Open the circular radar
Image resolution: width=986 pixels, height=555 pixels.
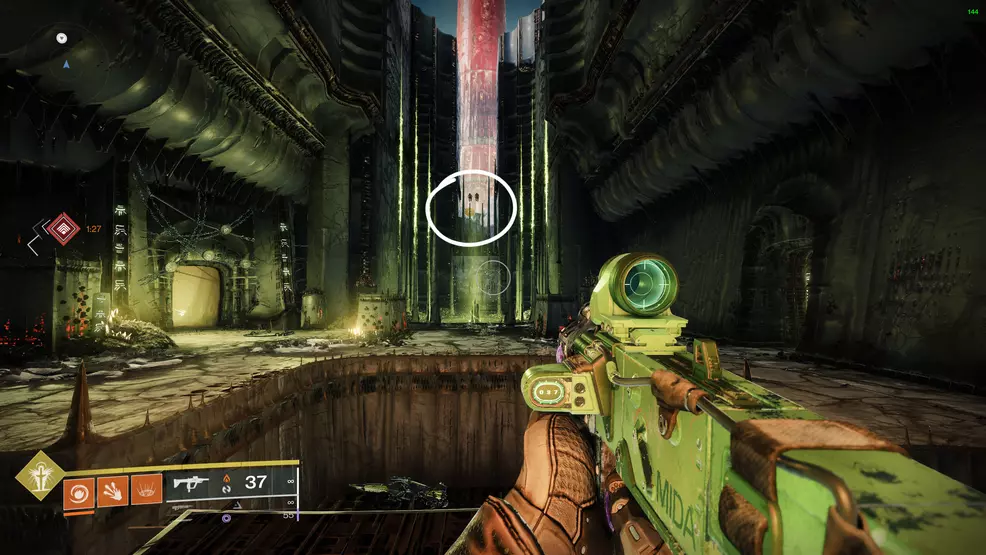[66, 52]
